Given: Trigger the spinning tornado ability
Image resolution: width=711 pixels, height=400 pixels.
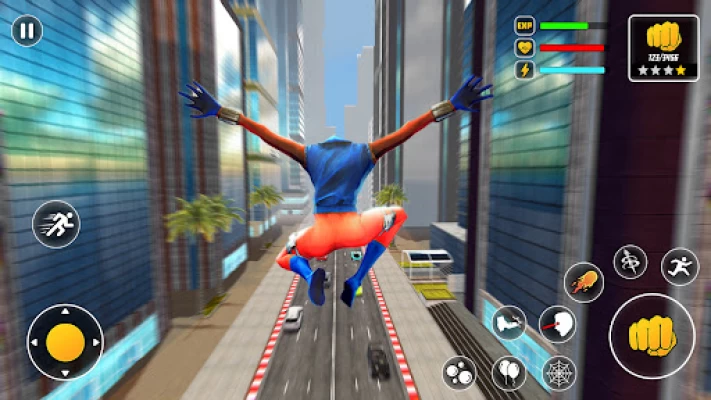Looking at the screenshot, I should pos(630,262).
